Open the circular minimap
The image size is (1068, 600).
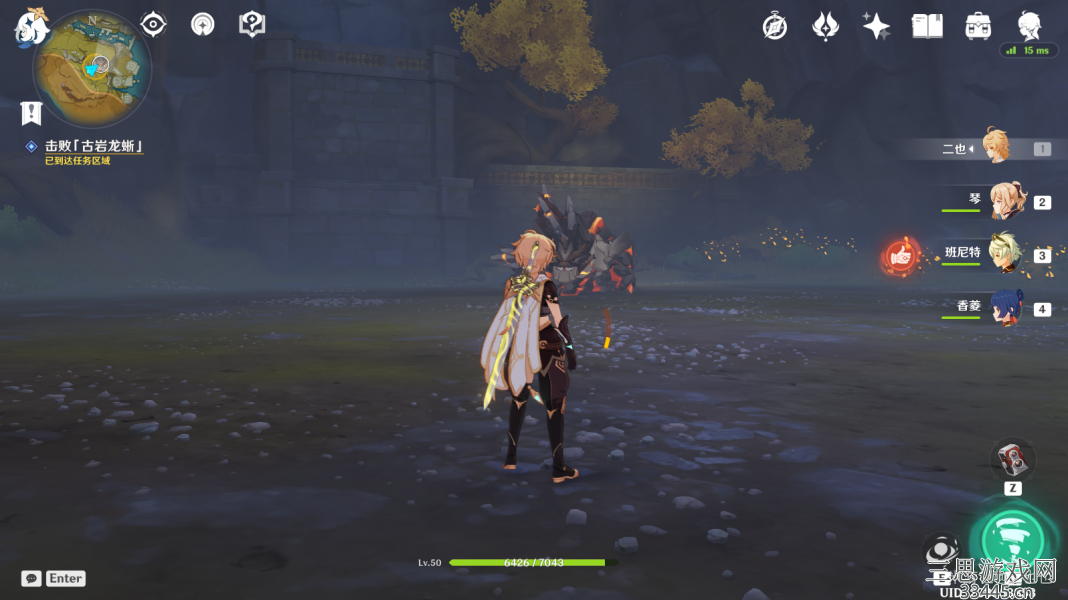pyautogui.click(x=92, y=70)
